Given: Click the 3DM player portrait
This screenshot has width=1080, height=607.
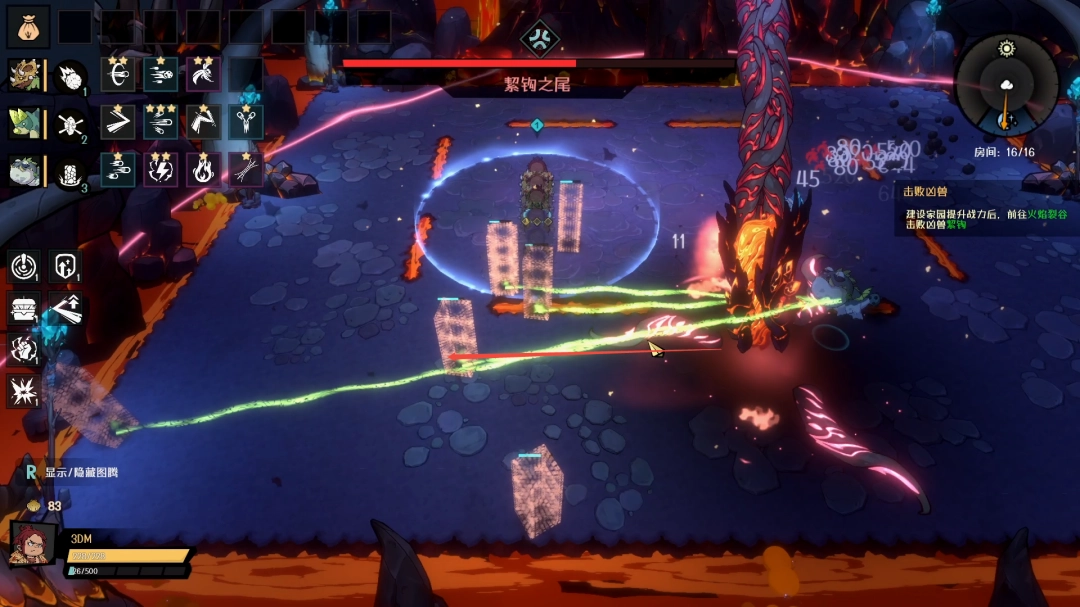Looking at the screenshot, I should (34, 545).
